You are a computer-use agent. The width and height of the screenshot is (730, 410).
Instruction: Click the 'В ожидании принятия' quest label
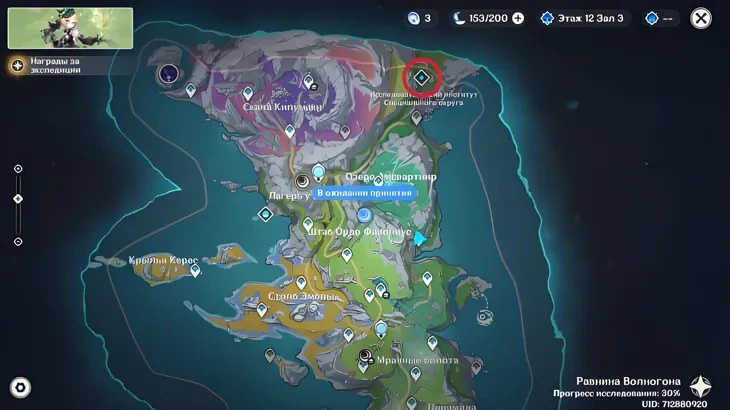(364, 192)
